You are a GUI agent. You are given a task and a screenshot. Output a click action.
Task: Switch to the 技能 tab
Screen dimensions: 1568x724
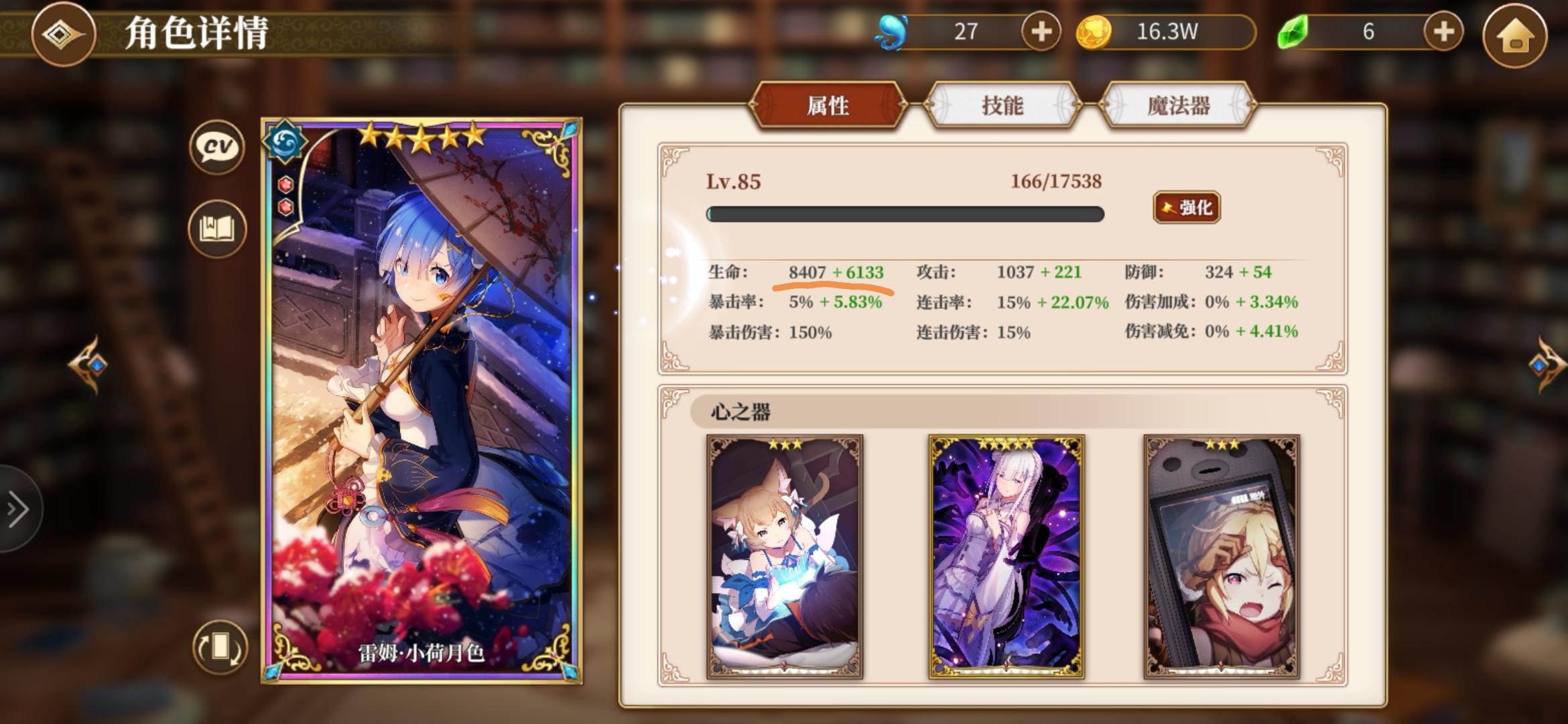point(1004,106)
